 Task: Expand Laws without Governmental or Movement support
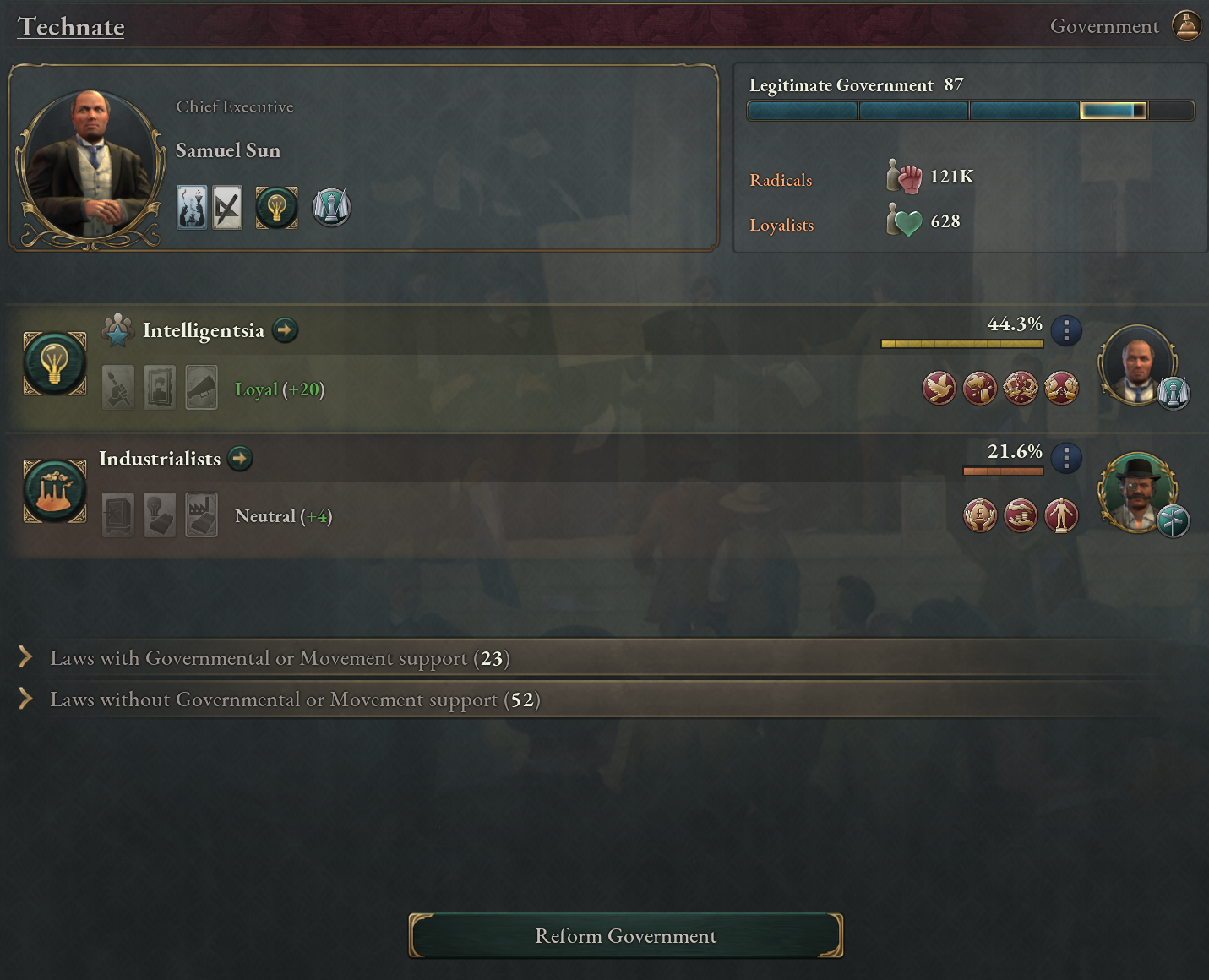[295, 700]
